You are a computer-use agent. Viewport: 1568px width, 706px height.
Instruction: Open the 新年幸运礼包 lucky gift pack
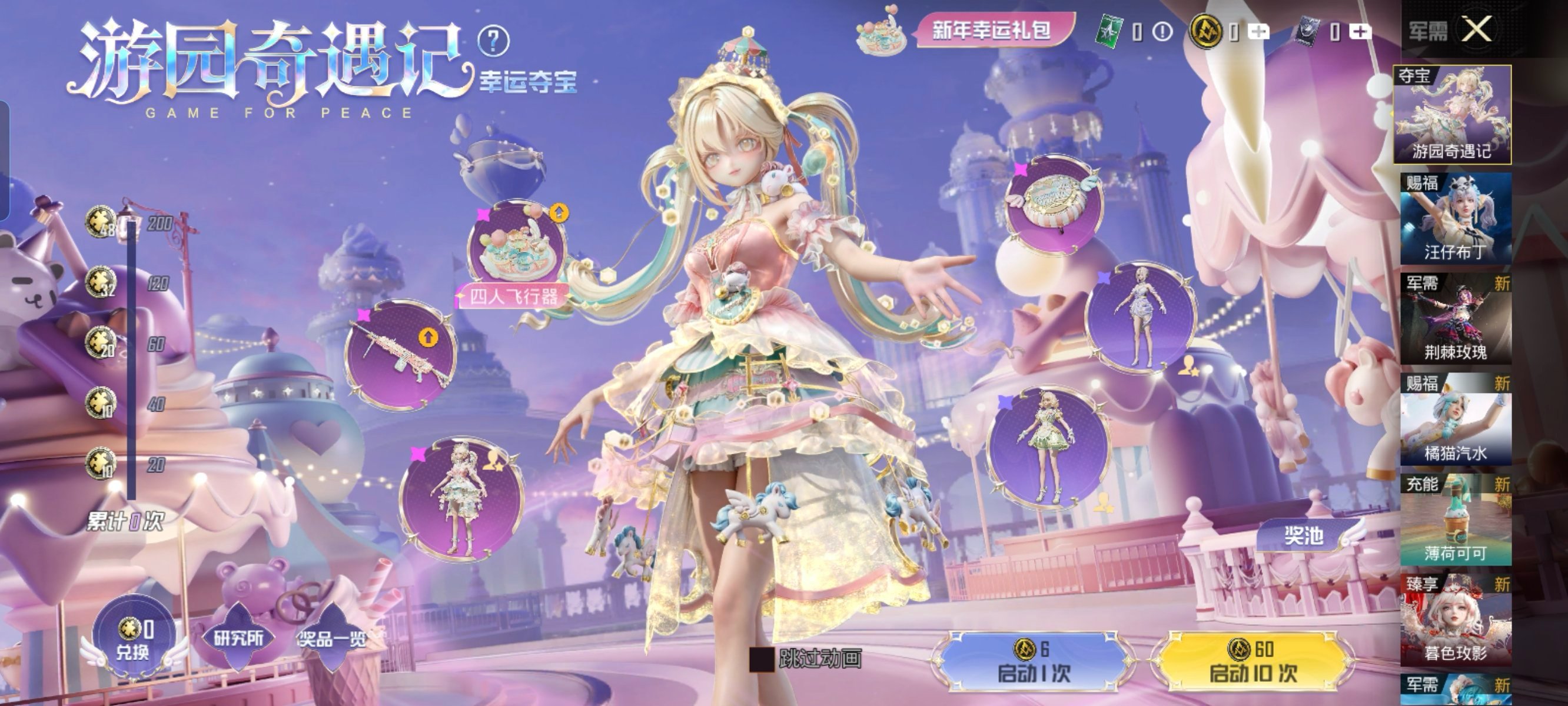(991, 29)
